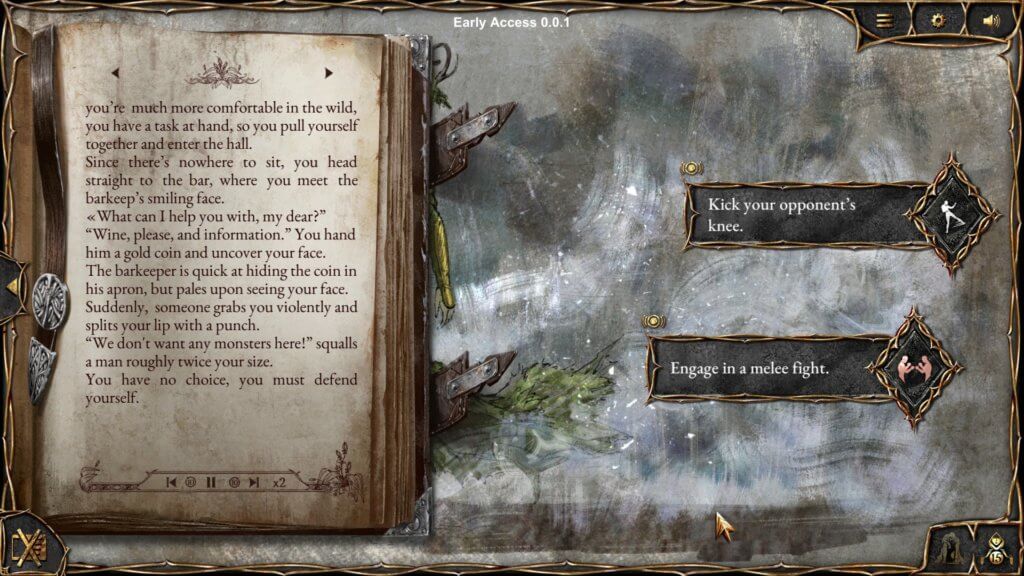Turn to the next book page
Viewport: 1024px width, 576px height.
tap(328, 72)
